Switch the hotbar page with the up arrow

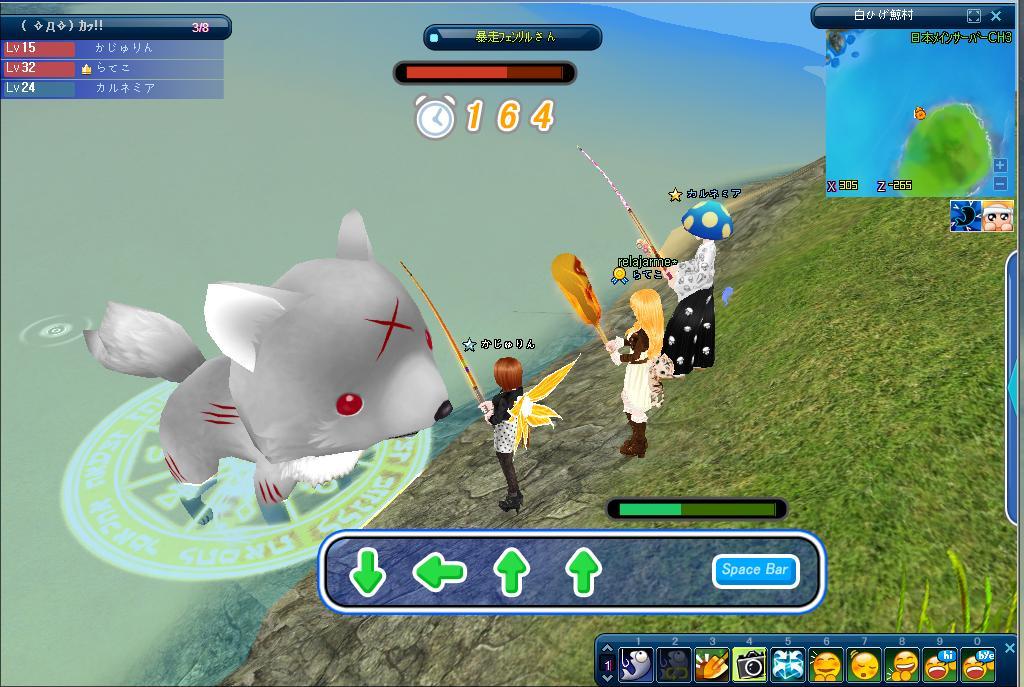point(606,650)
